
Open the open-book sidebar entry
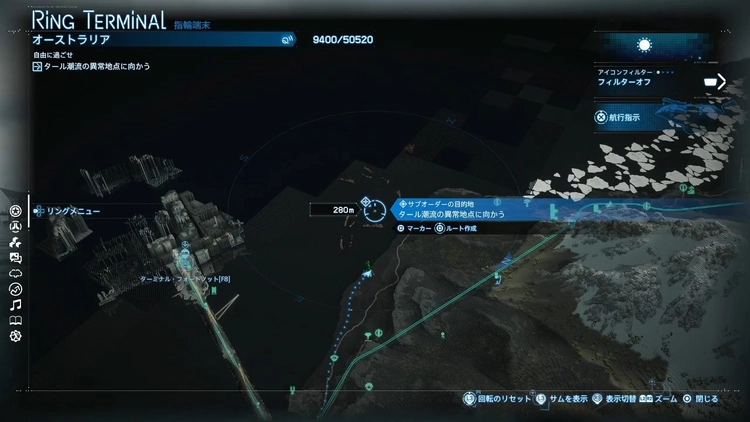pos(15,321)
